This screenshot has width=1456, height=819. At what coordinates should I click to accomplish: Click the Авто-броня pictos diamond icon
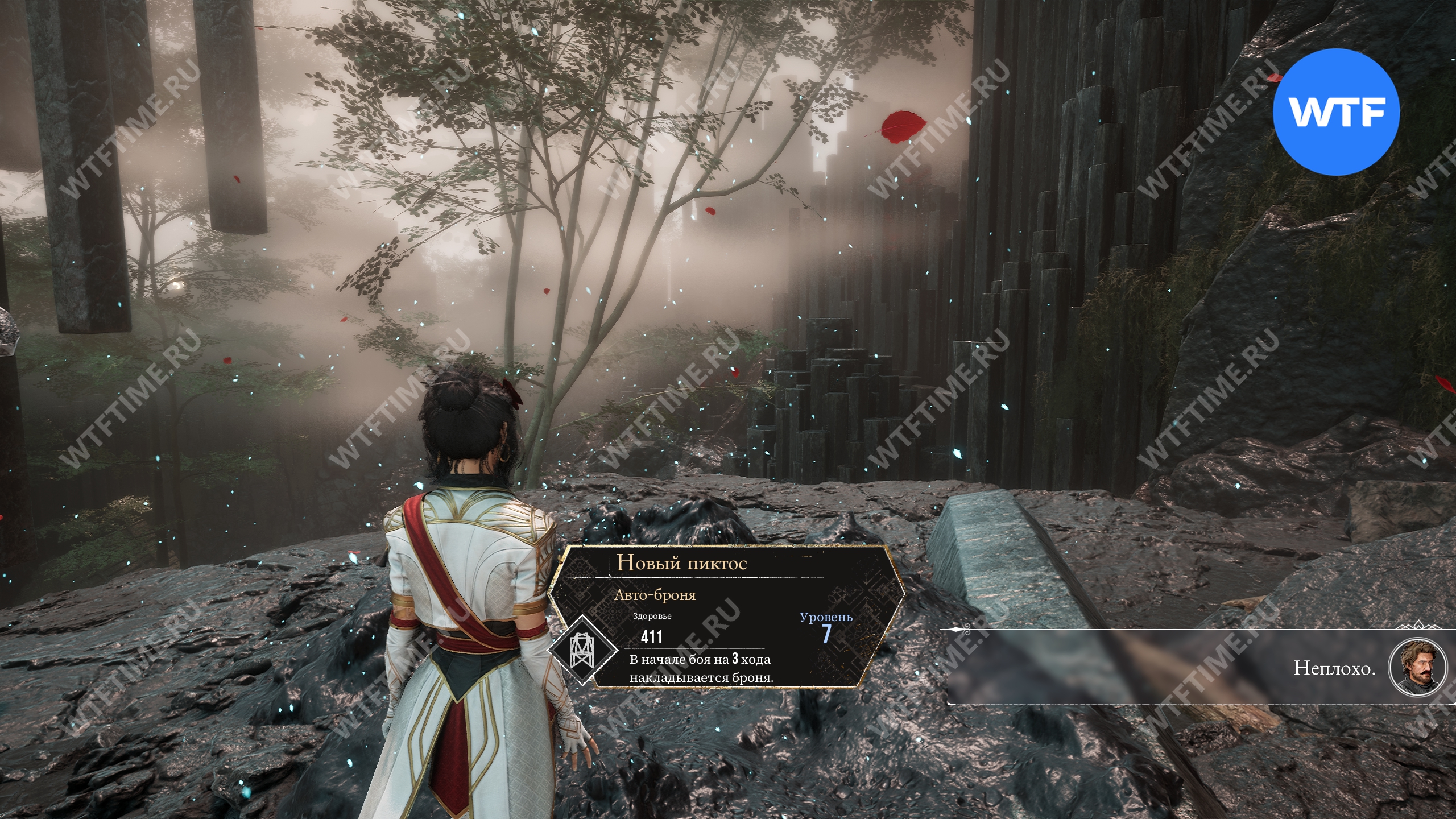coord(581,648)
